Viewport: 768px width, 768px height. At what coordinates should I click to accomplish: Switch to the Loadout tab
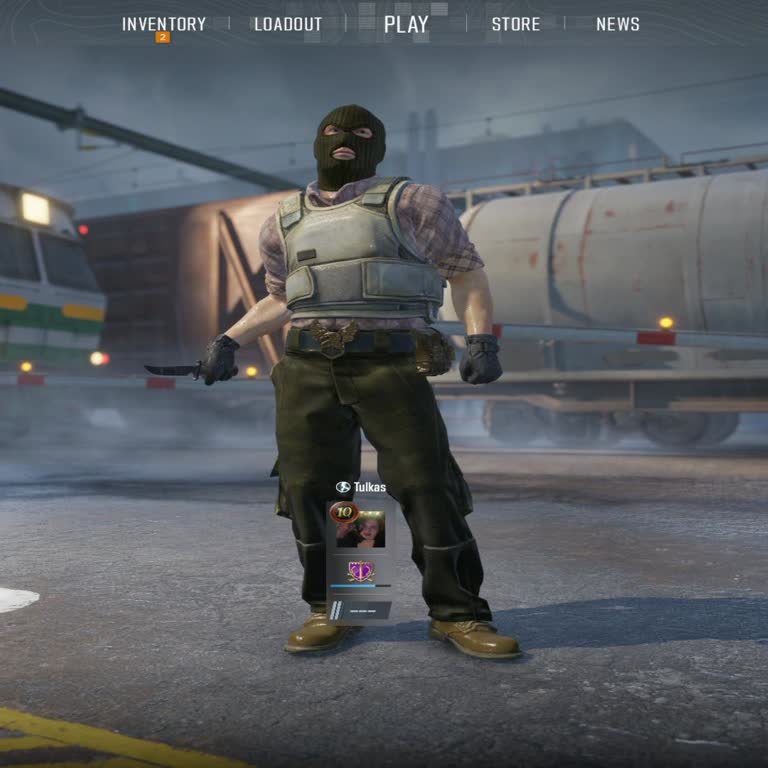(x=288, y=24)
